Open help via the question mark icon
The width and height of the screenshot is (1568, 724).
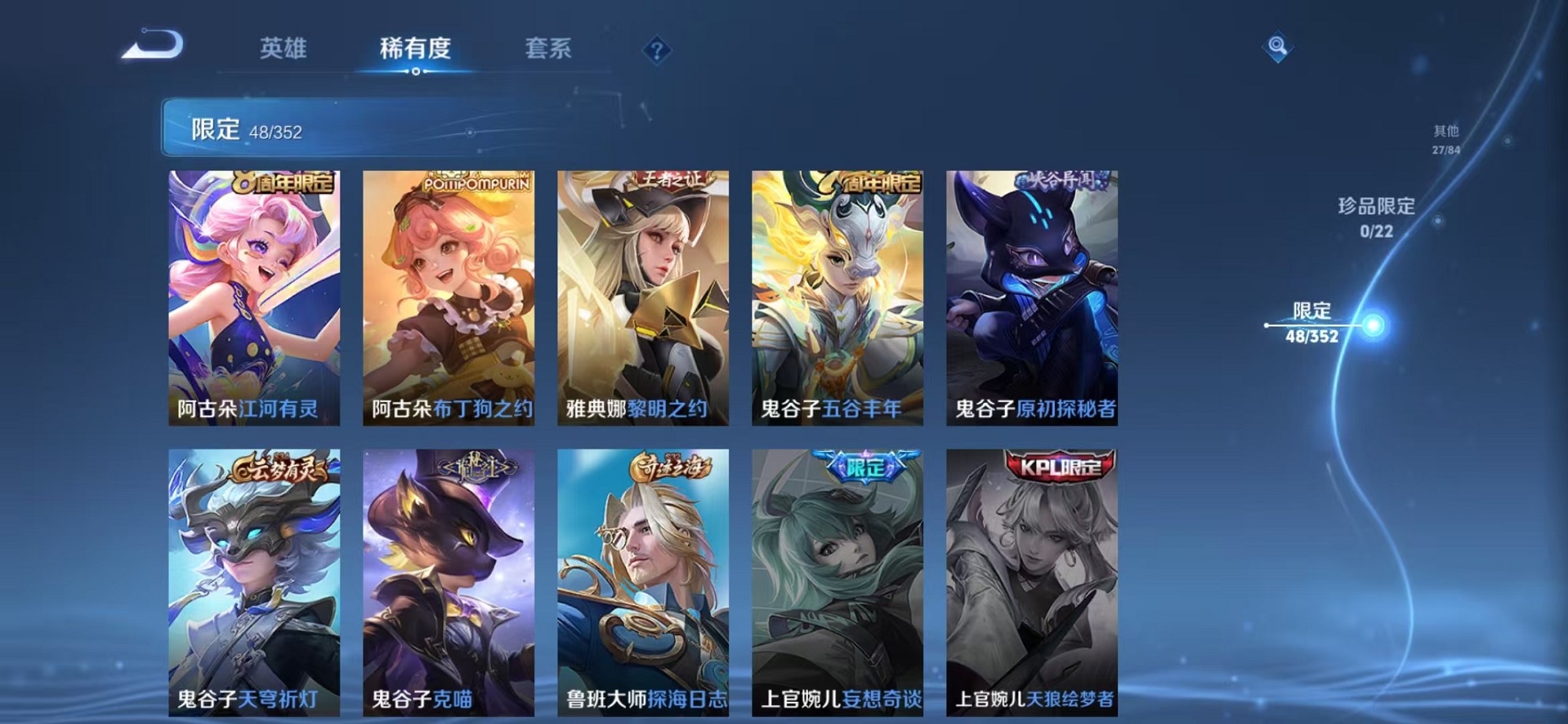(657, 49)
